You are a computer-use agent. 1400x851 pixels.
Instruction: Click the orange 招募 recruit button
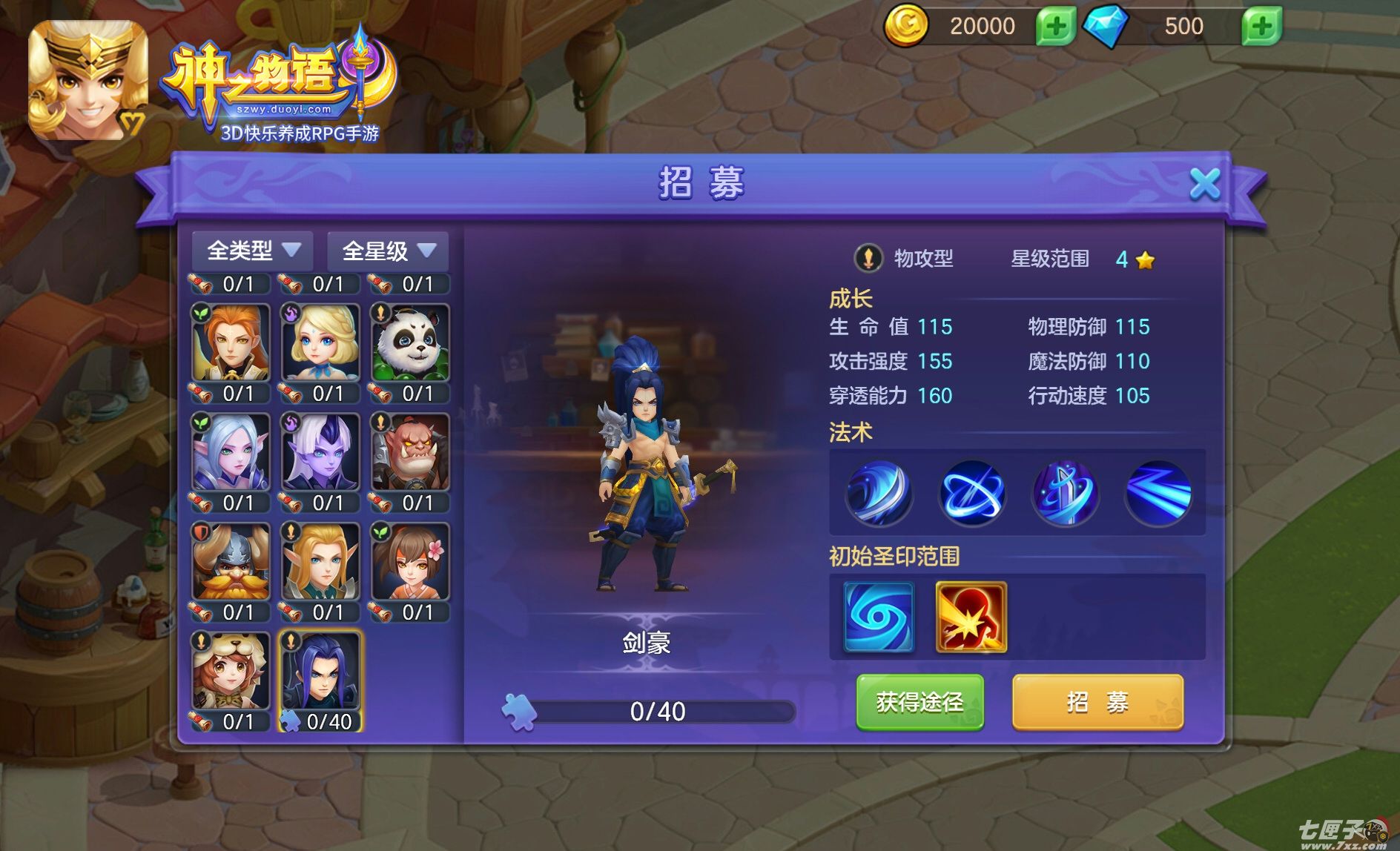pos(1097,701)
